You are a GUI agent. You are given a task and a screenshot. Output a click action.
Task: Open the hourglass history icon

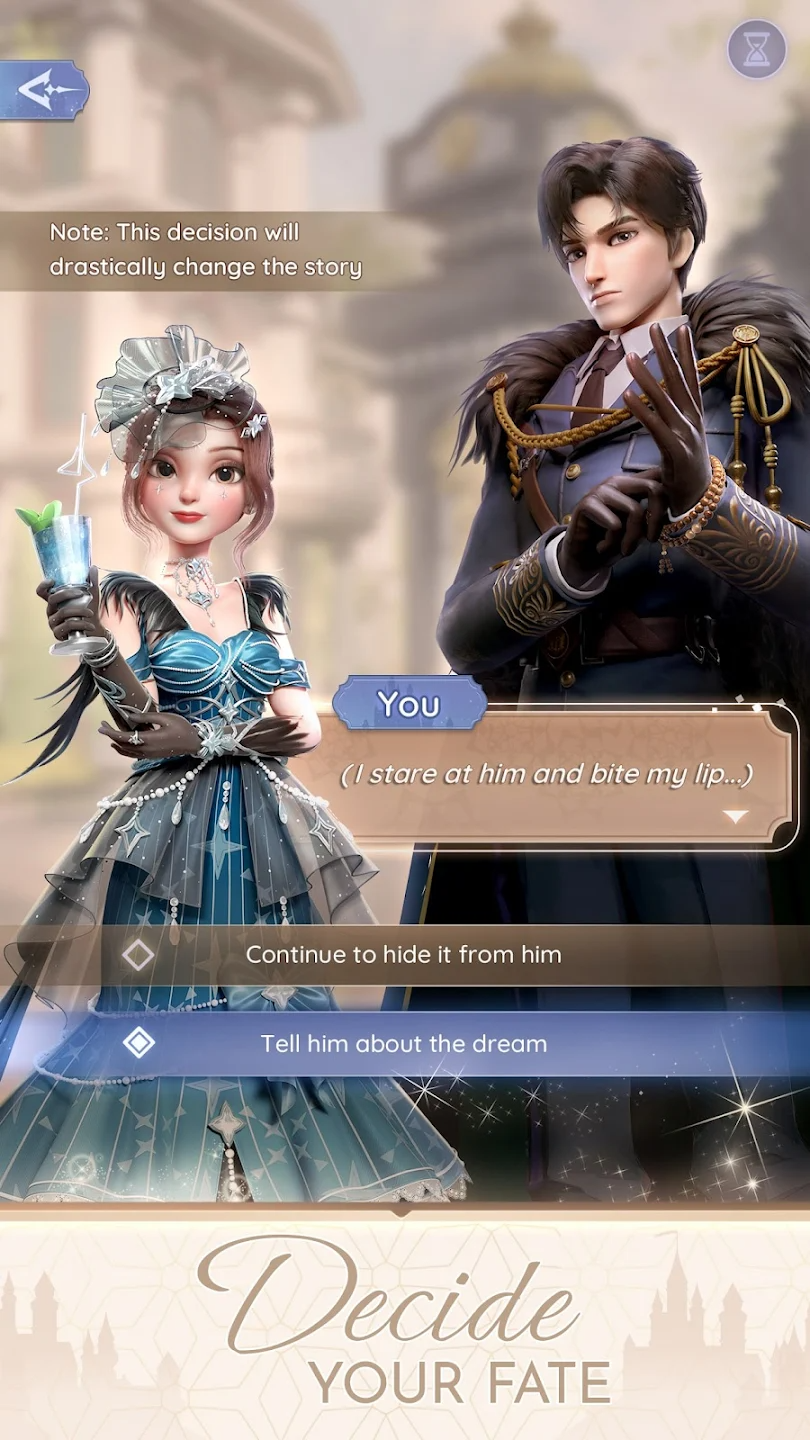[756, 48]
